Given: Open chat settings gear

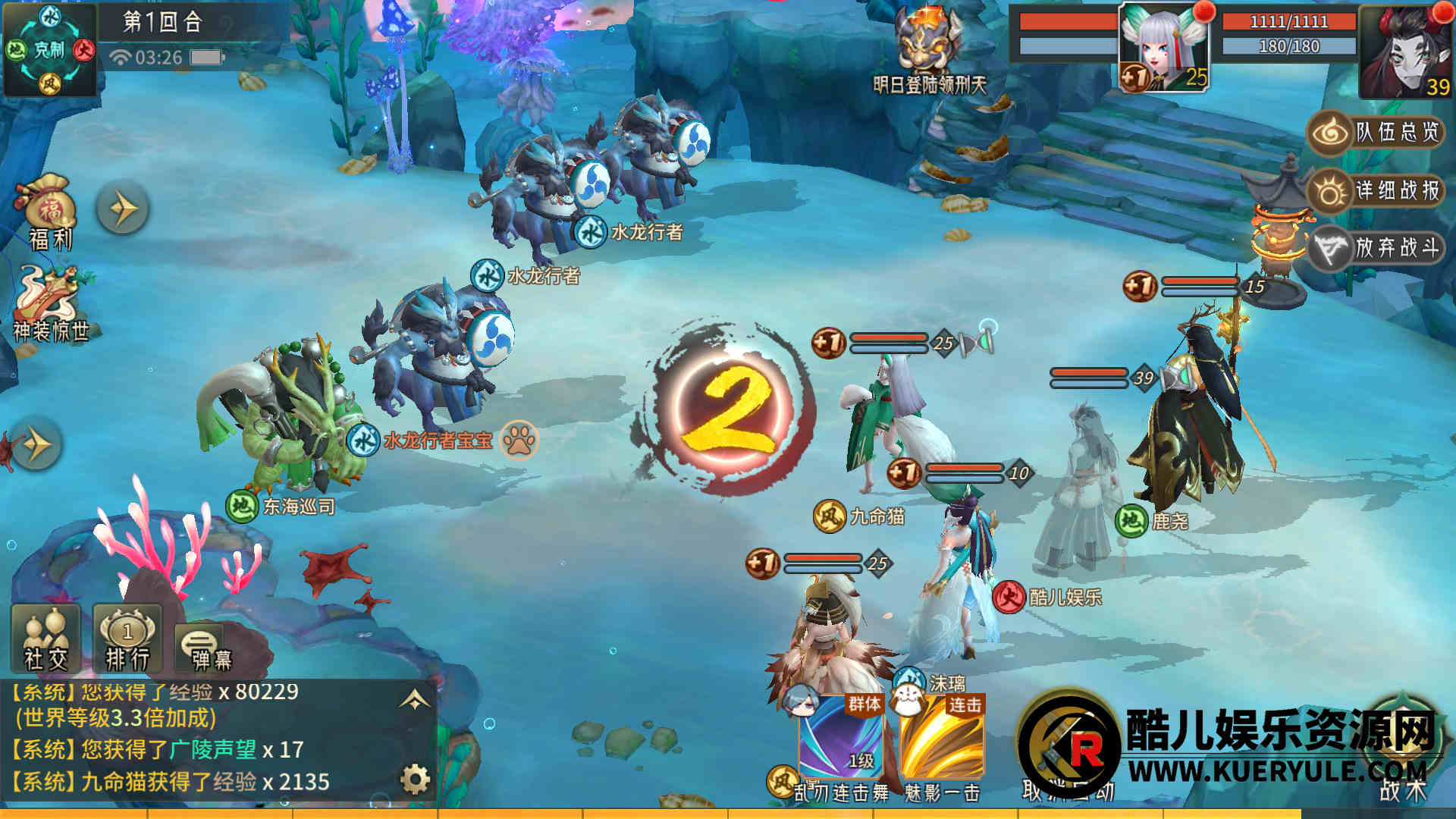Looking at the screenshot, I should [415, 779].
